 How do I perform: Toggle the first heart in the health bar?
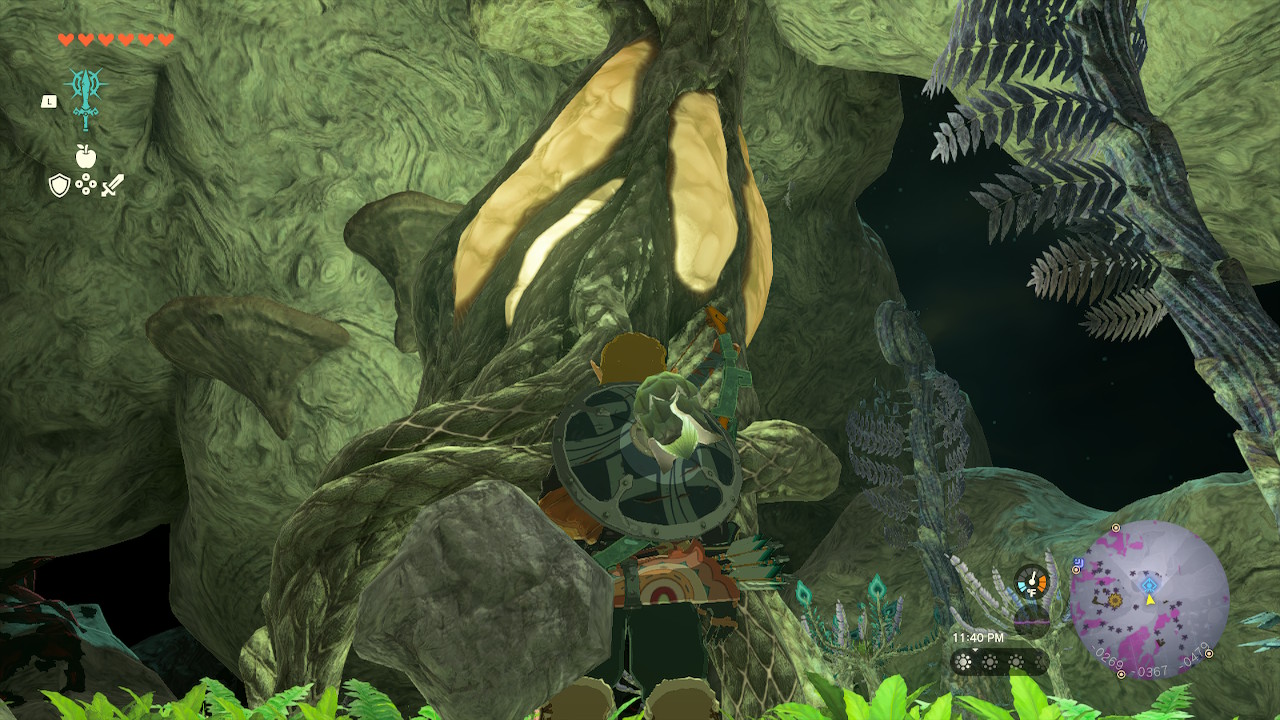(66, 40)
